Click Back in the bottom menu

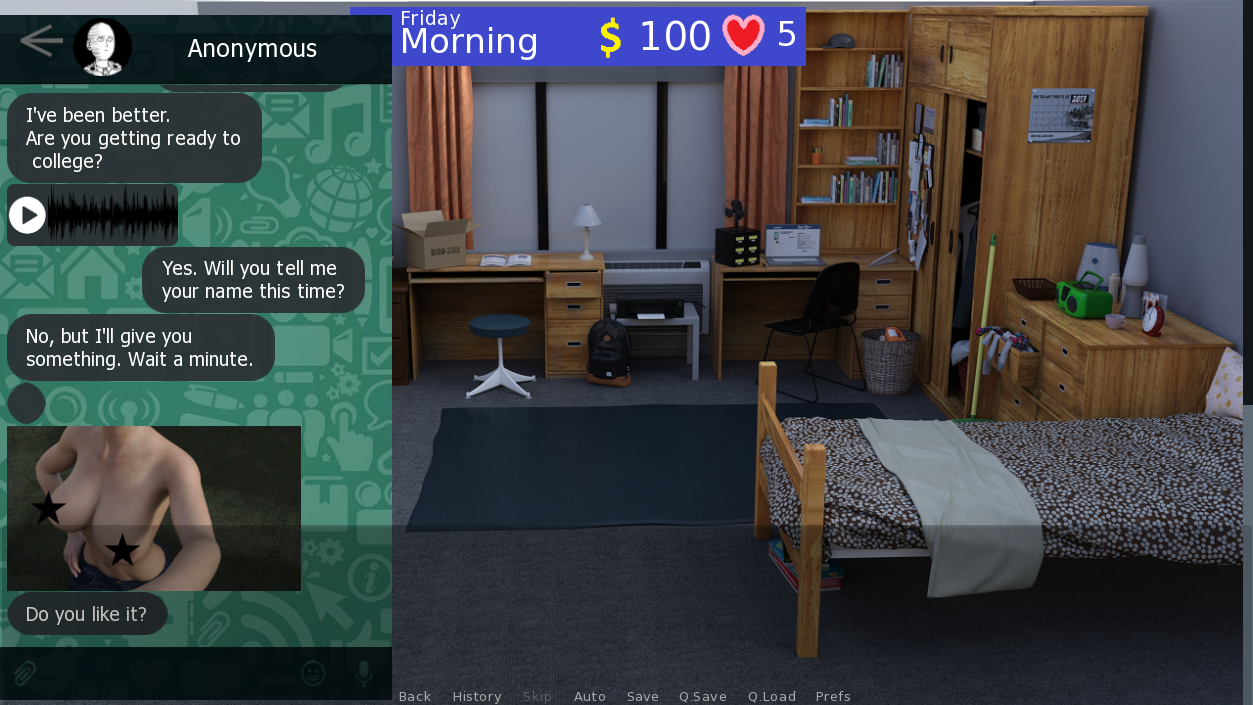[415, 696]
